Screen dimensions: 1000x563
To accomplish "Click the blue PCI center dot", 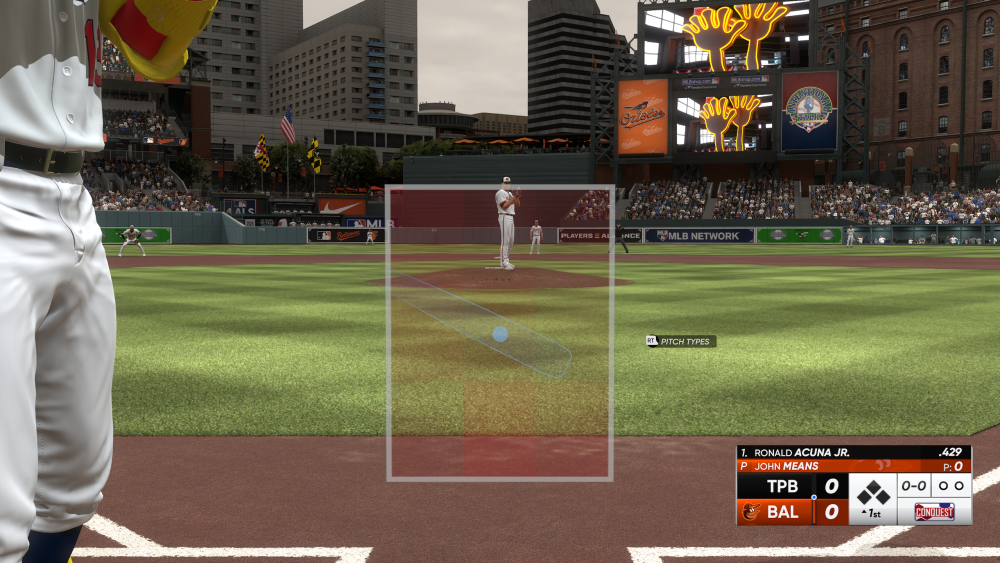I will 500,334.
